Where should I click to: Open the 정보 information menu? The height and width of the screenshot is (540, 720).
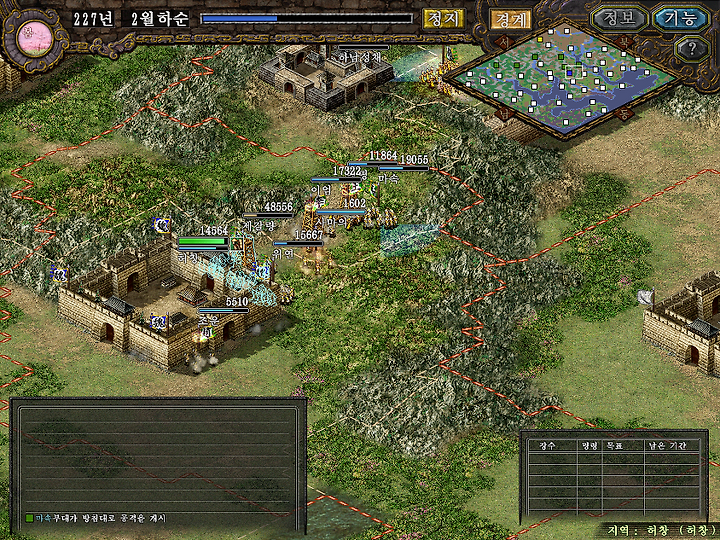pyautogui.click(x=618, y=18)
